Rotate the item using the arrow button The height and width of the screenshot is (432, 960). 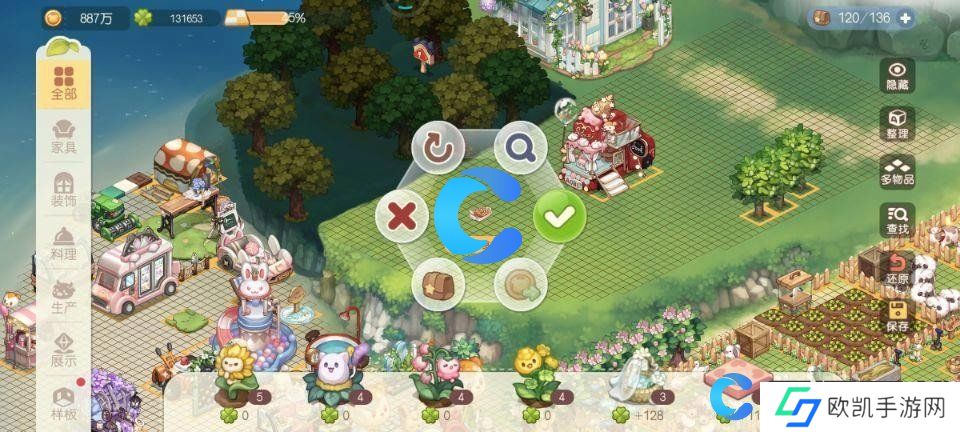pyautogui.click(x=438, y=148)
